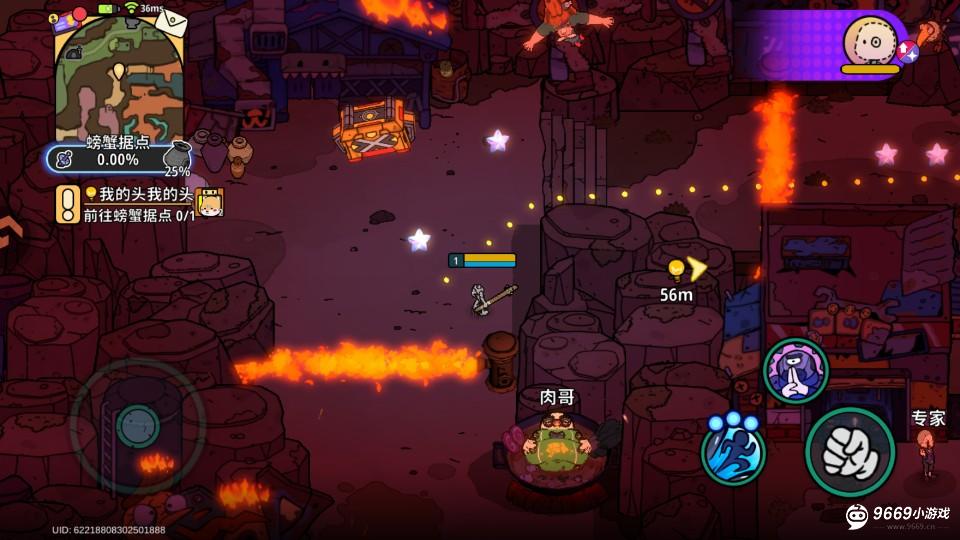Image resolution: width=960 pixels, height=540 pixels.
Task: Tap the red-blue upgrade arrow badge
Action: click(907, 51)
